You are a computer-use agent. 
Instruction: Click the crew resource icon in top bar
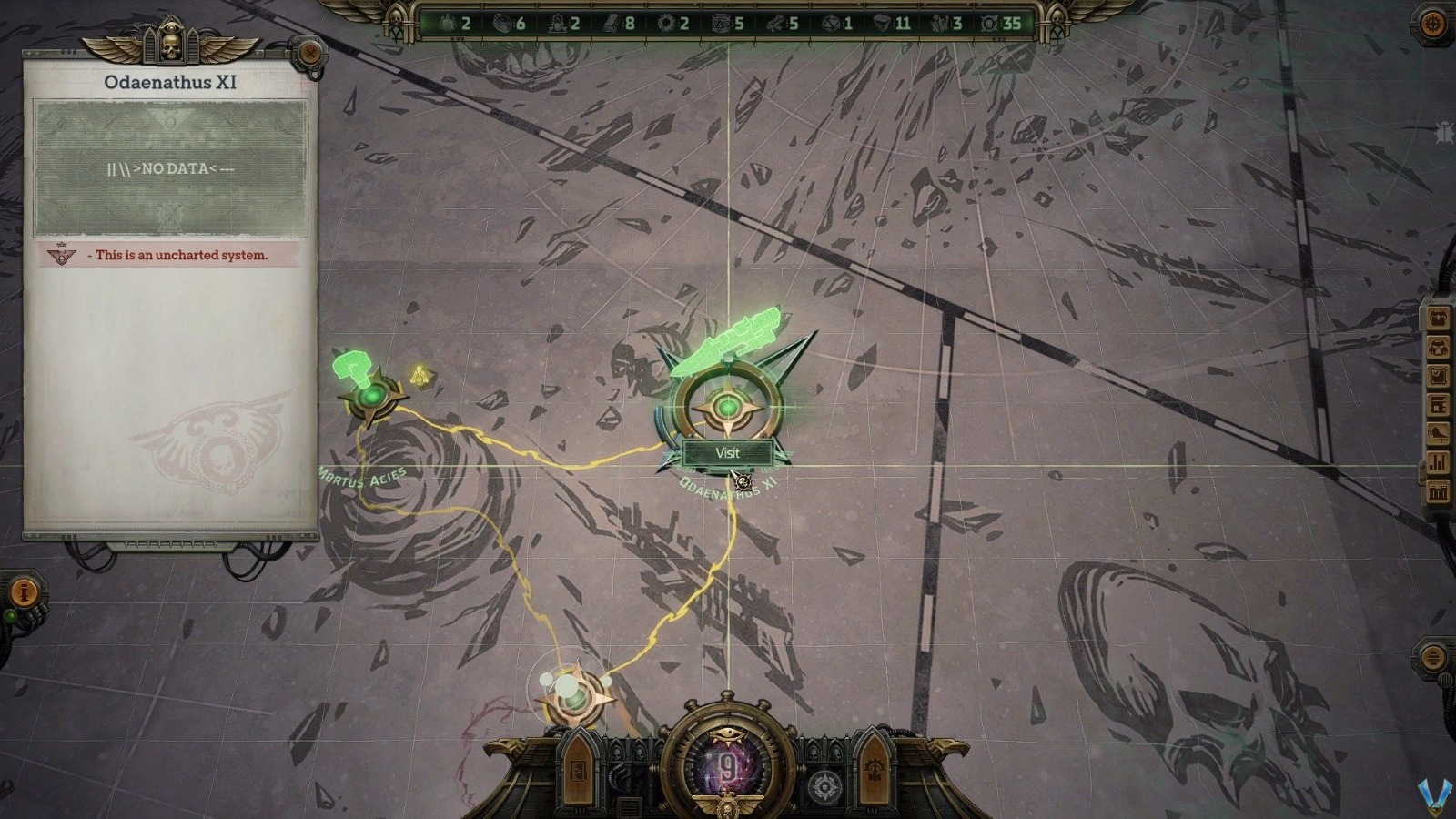[448, 25]
